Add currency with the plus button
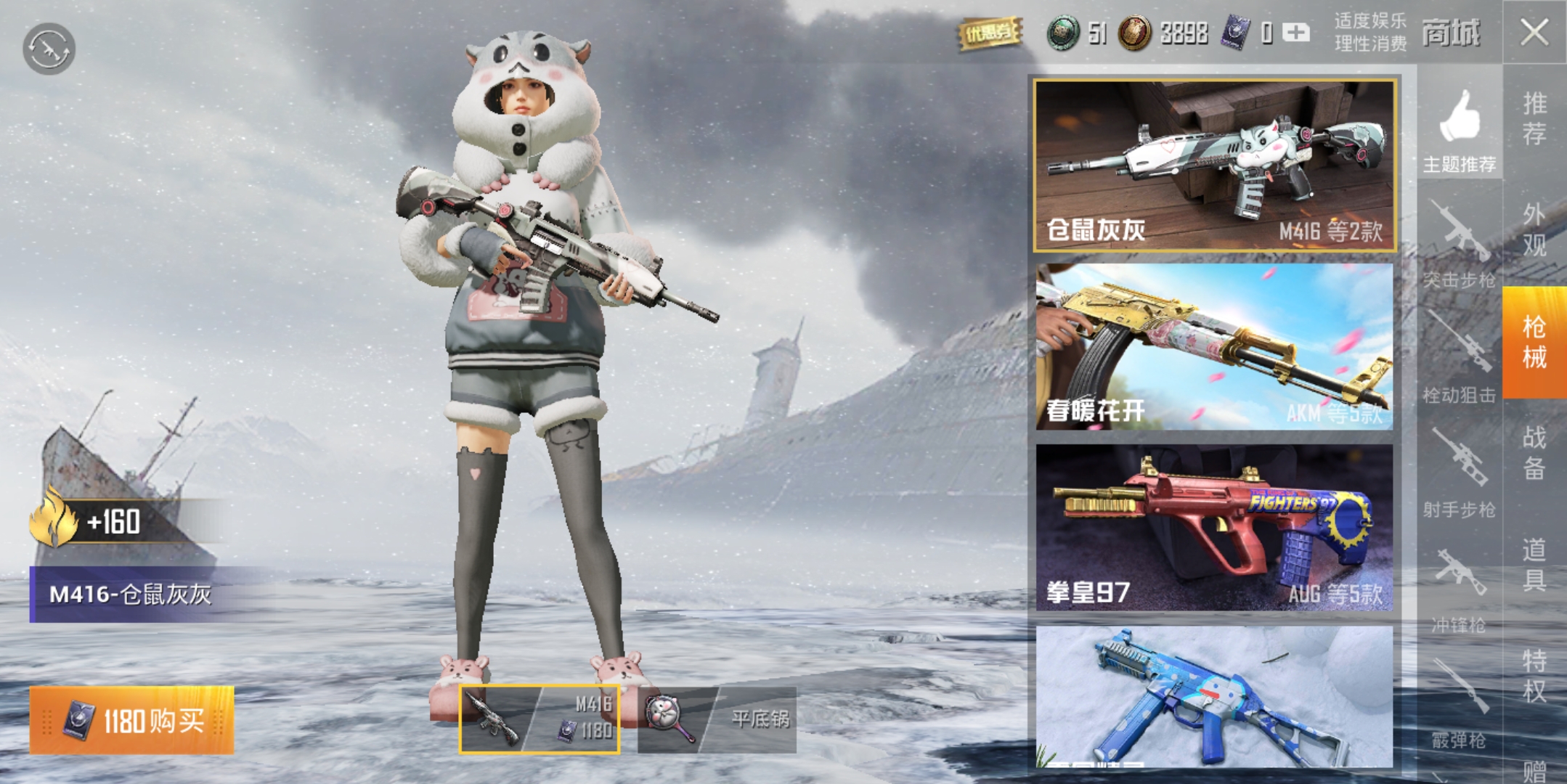The image size is (1567, 784). click(x=1296, y=33)
